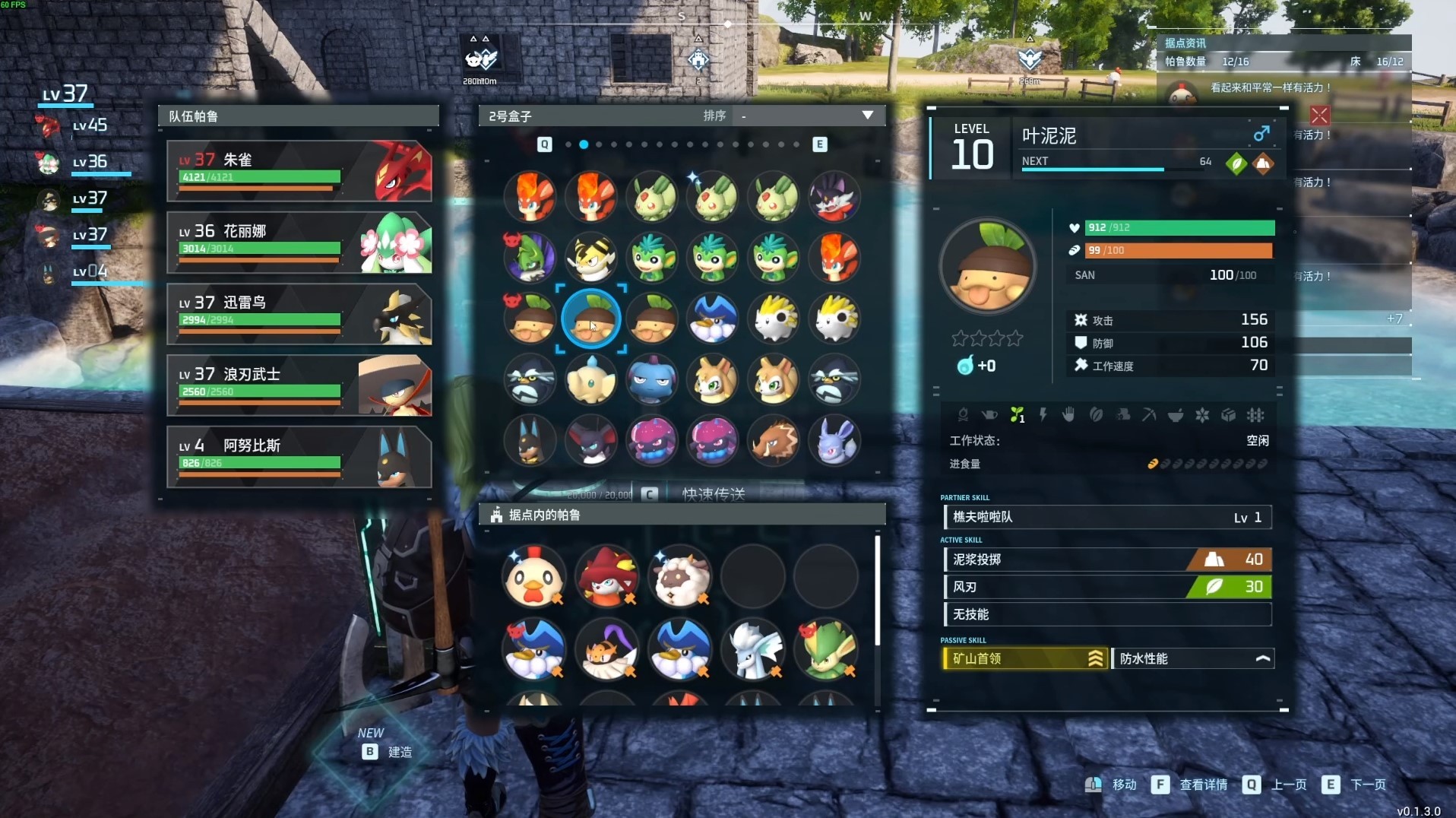Open the 排序 sort dropdown
This screenshot has height=818, width=1456.
tap(807, 116)
